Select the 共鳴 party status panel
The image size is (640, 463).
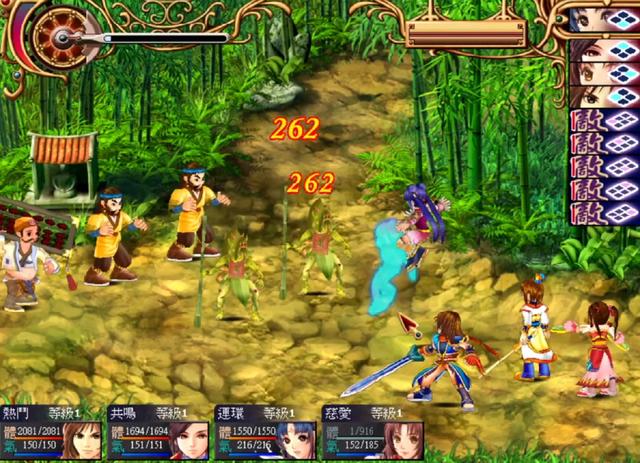click(x=158, y=431)
